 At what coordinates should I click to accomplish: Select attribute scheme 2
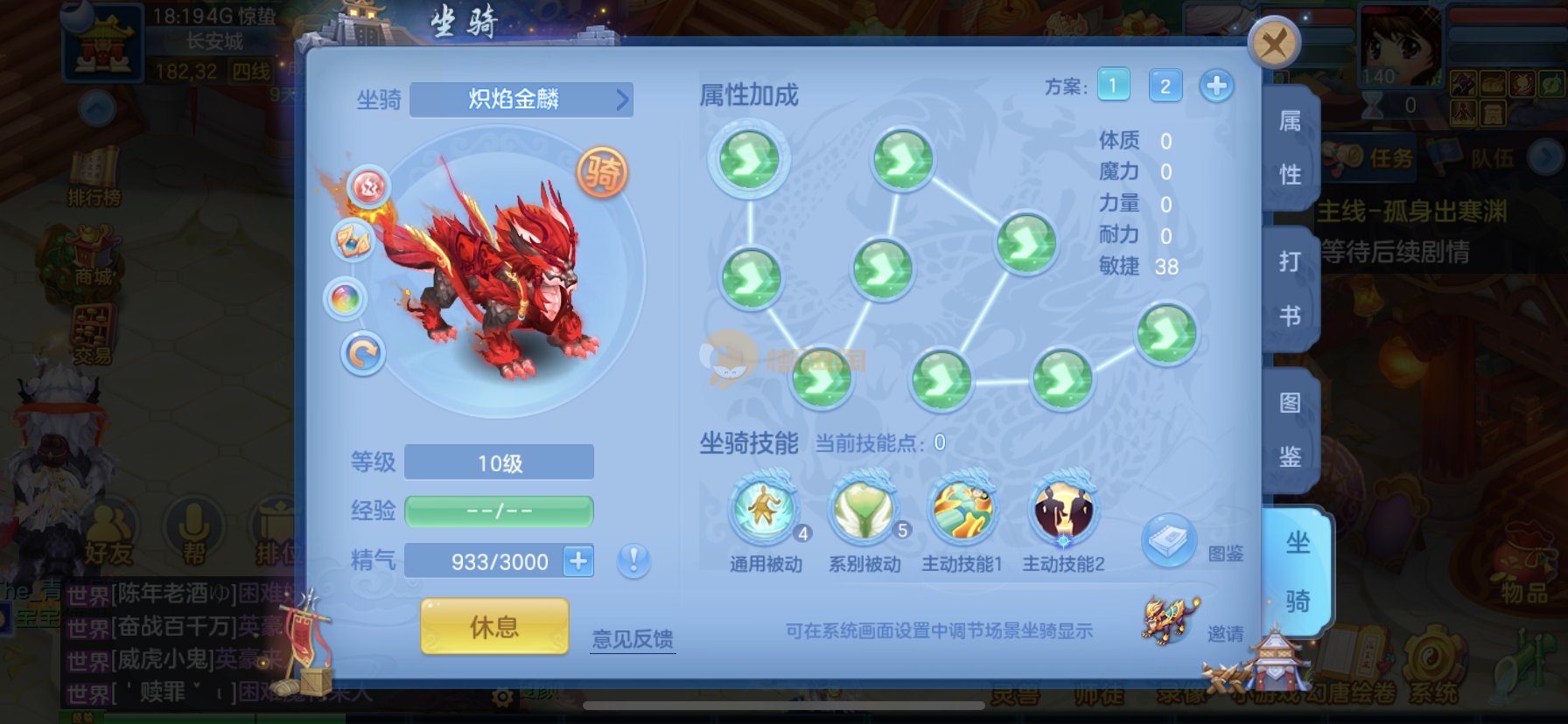coord(1165,86)
